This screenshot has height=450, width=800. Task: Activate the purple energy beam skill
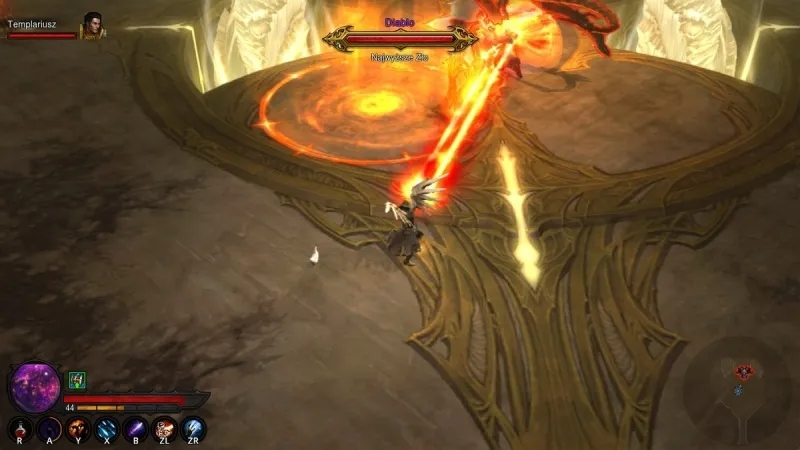tap(136, 430)
